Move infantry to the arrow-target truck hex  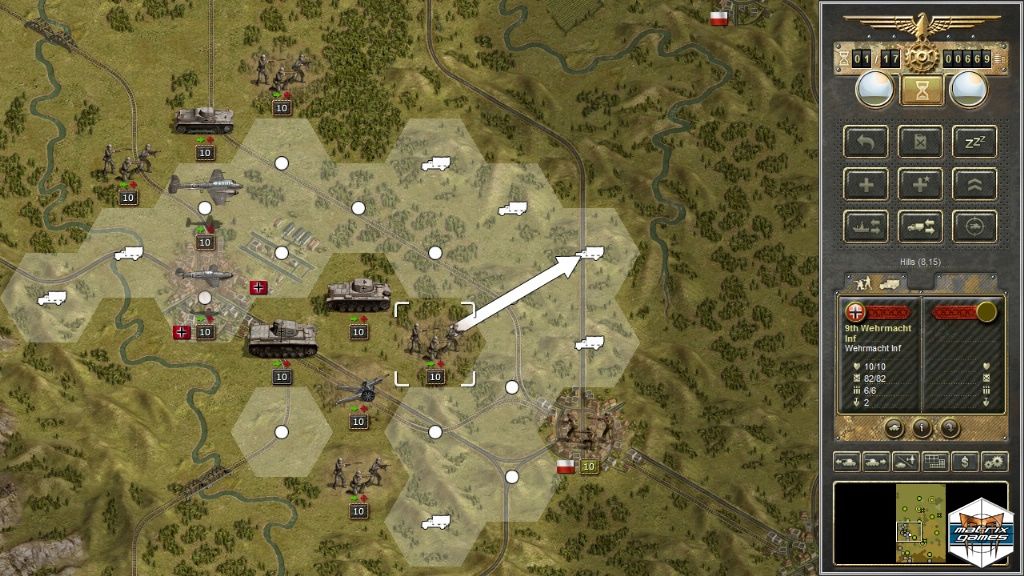coord(590,253)
